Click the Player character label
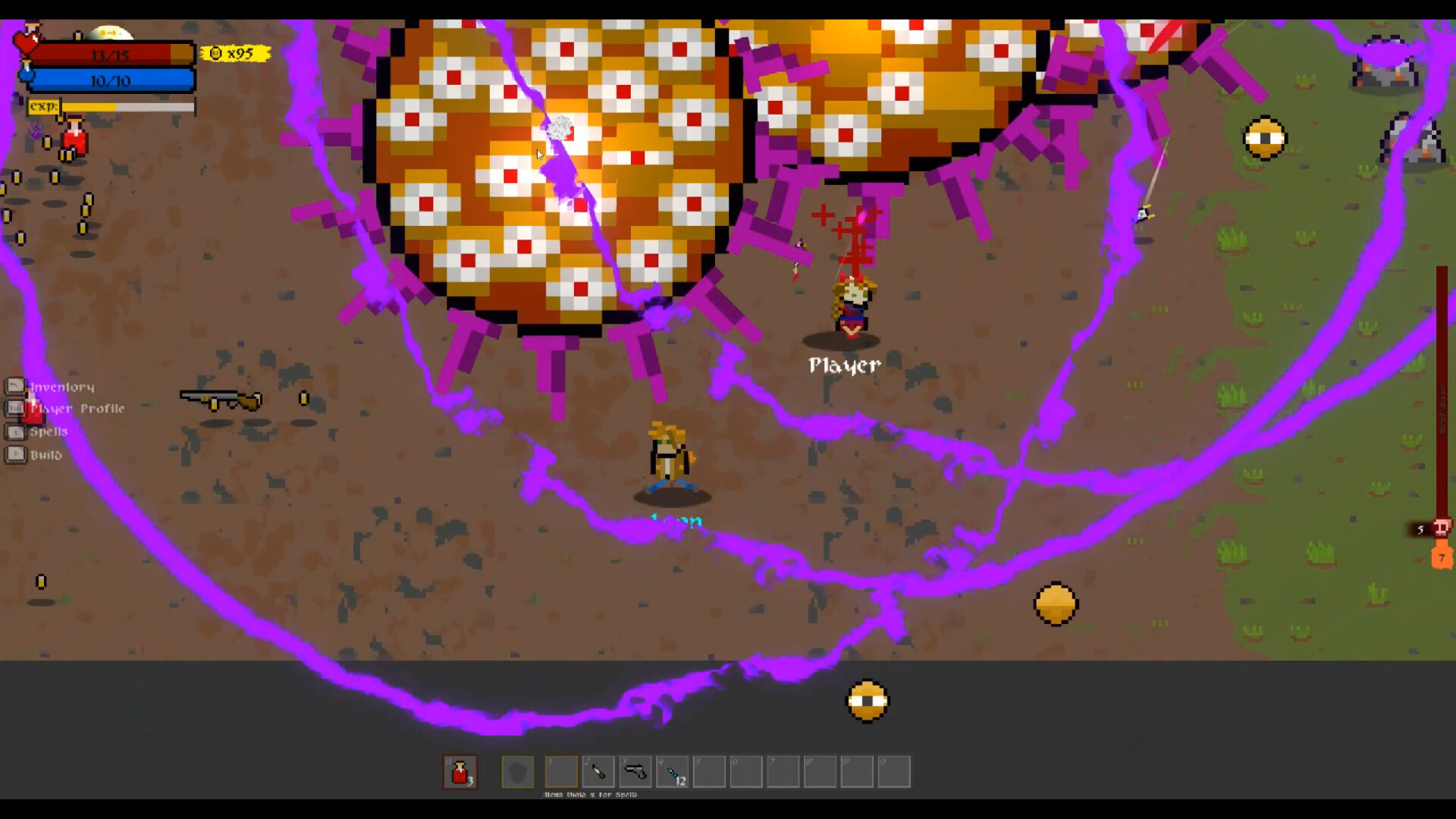The image size is (1456, 819). coord(843,365)
